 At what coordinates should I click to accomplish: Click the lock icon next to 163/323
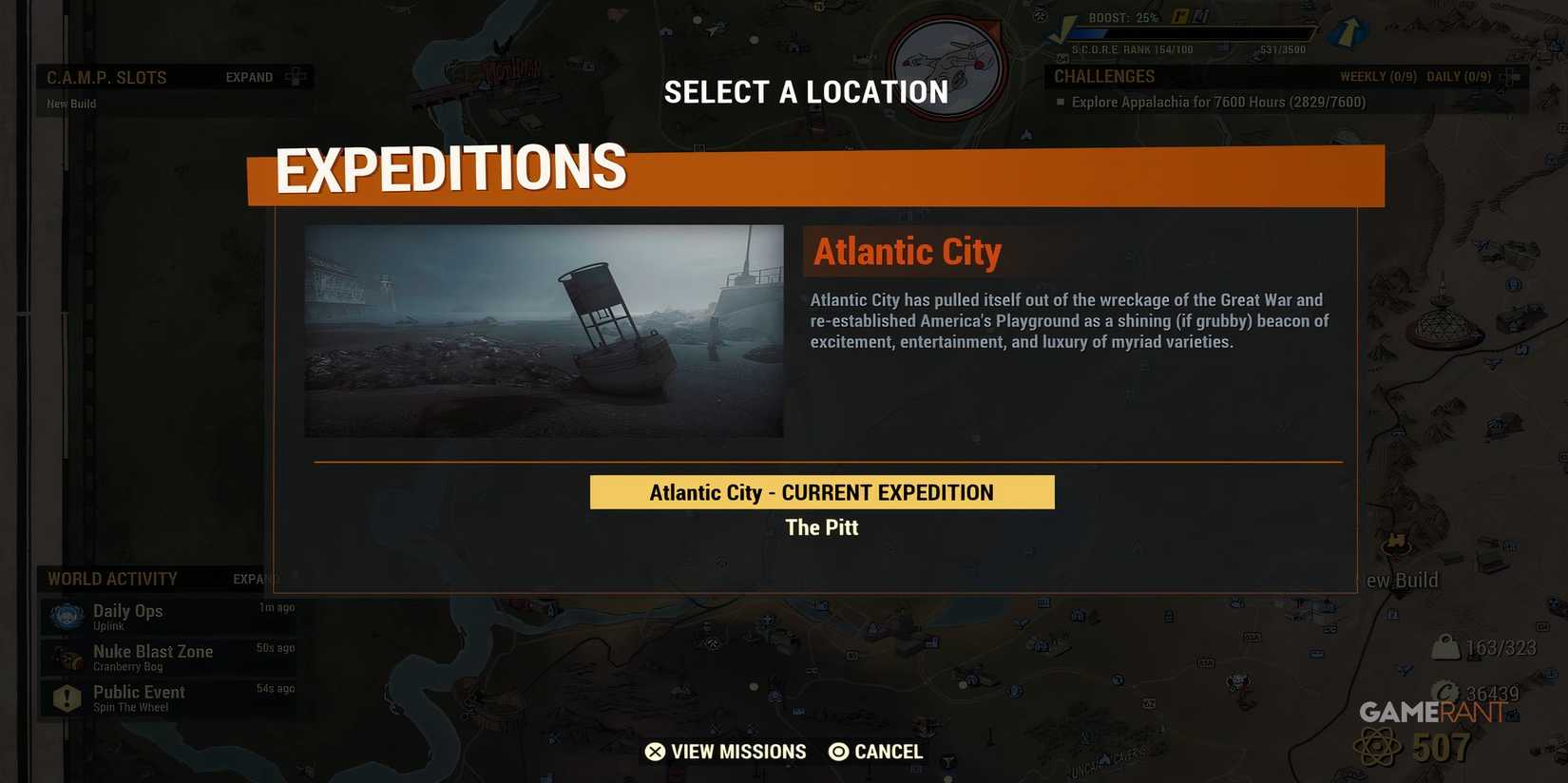[x=1445, y=646]
